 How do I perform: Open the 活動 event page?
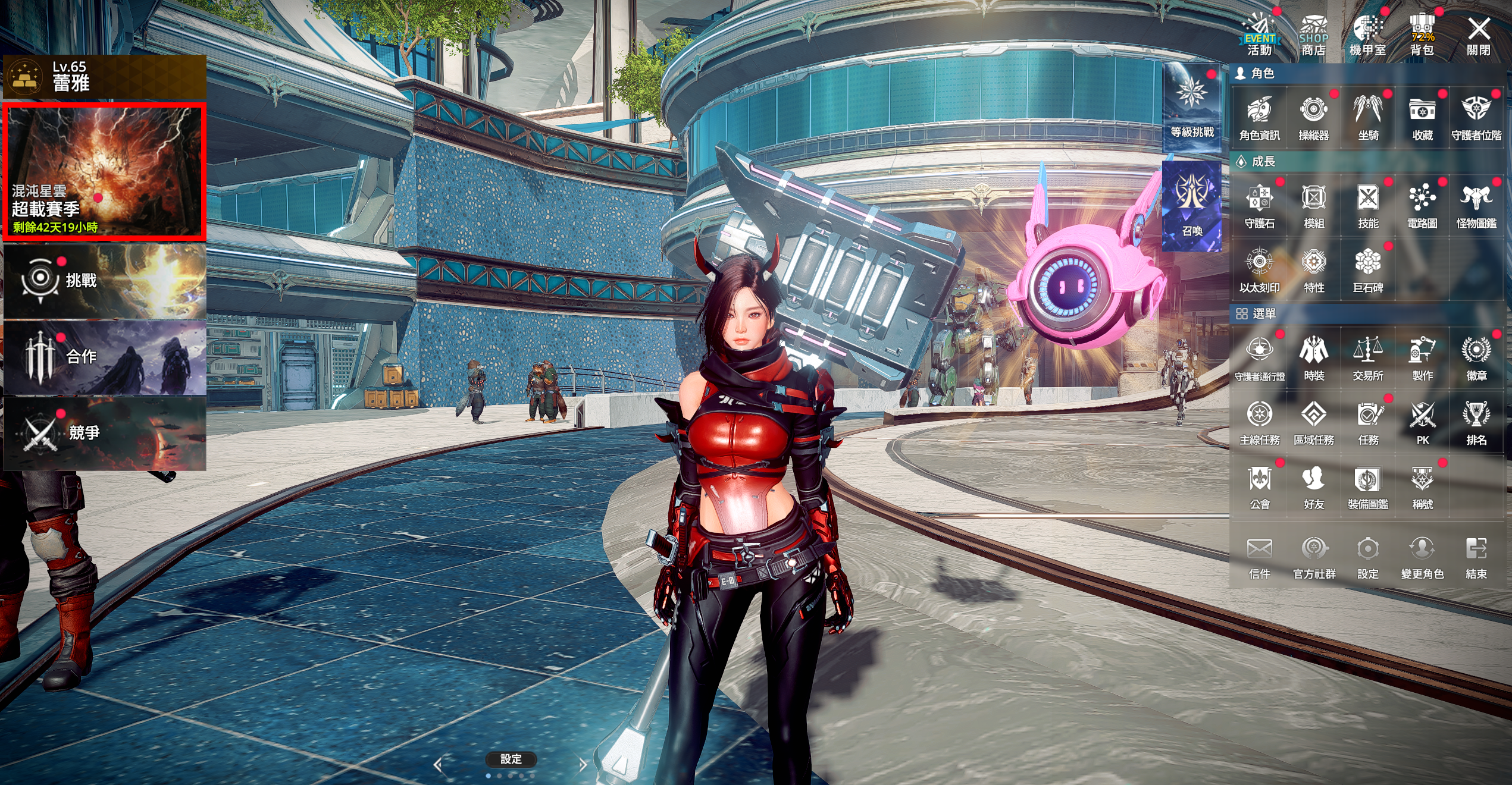click(x=1259, y=36)
